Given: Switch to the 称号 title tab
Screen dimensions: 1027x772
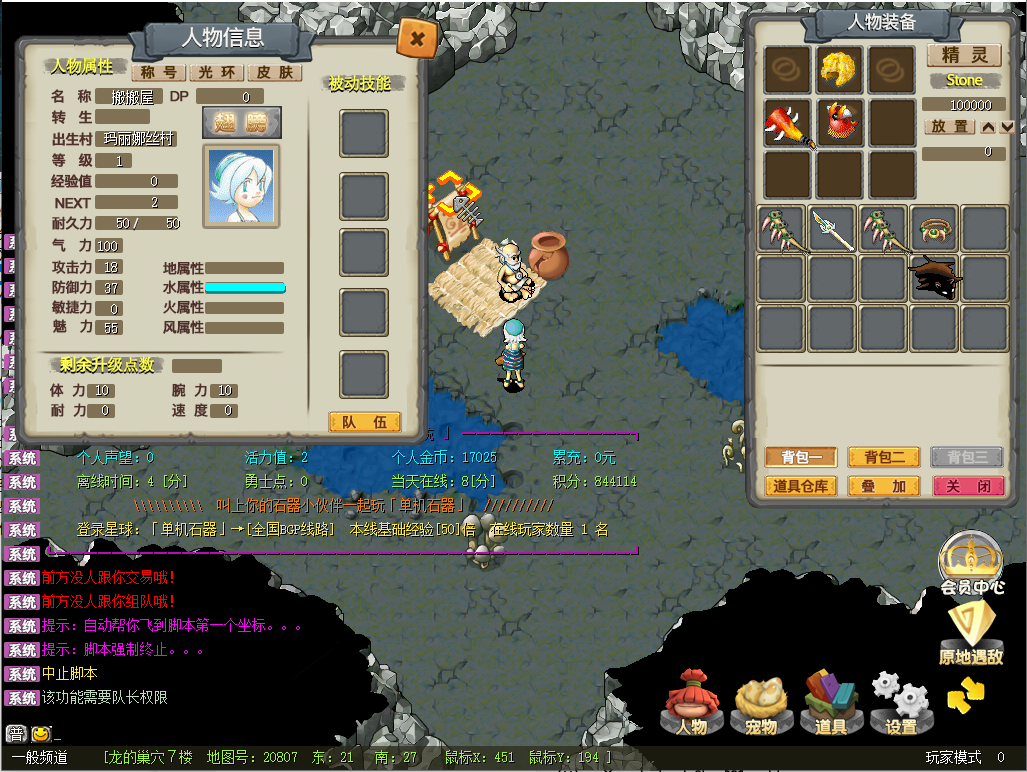Looking at the screenshot, I should 158,72.
